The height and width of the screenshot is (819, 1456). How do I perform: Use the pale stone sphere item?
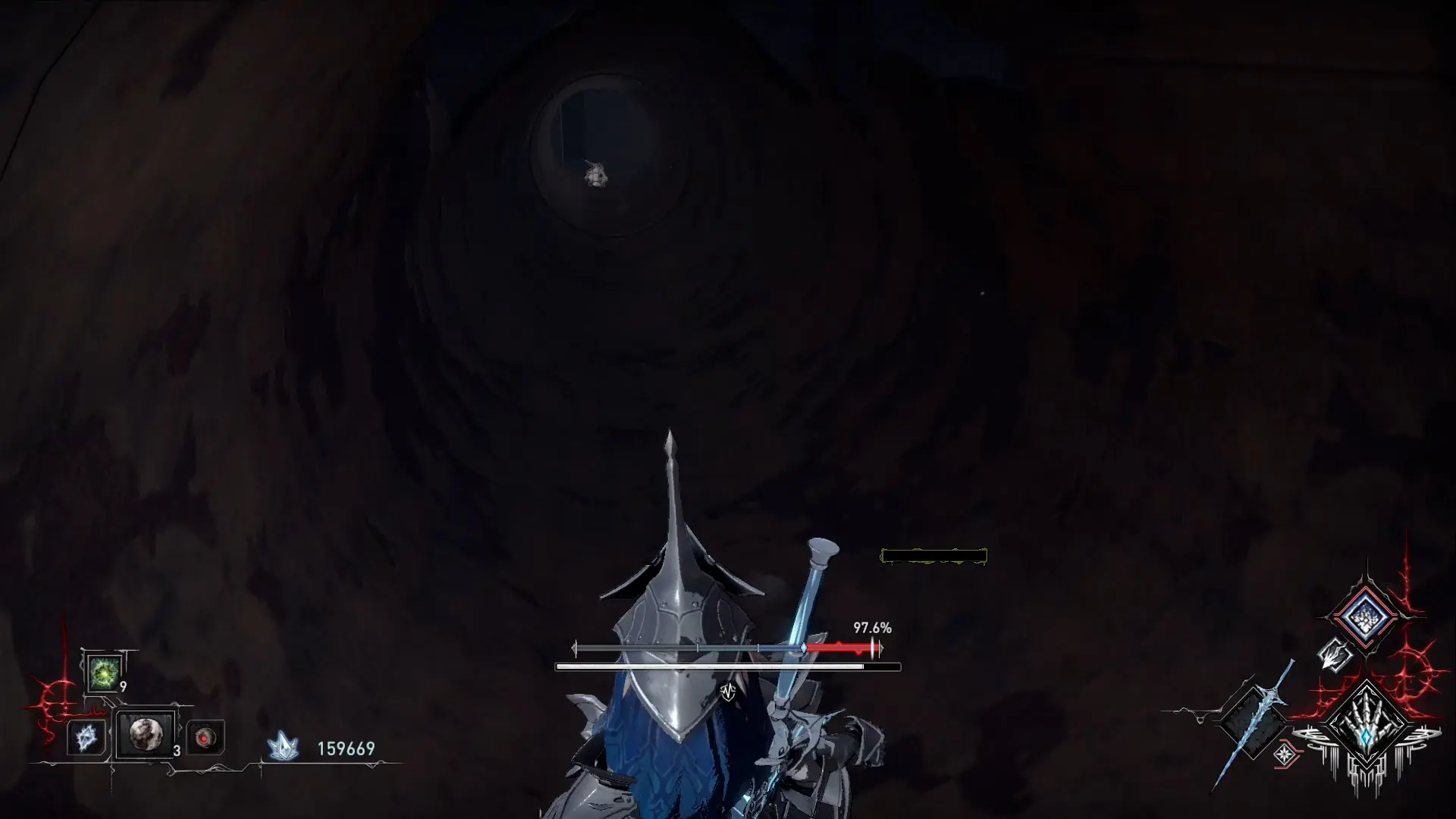pyautogui.click(x=145, y=734)
